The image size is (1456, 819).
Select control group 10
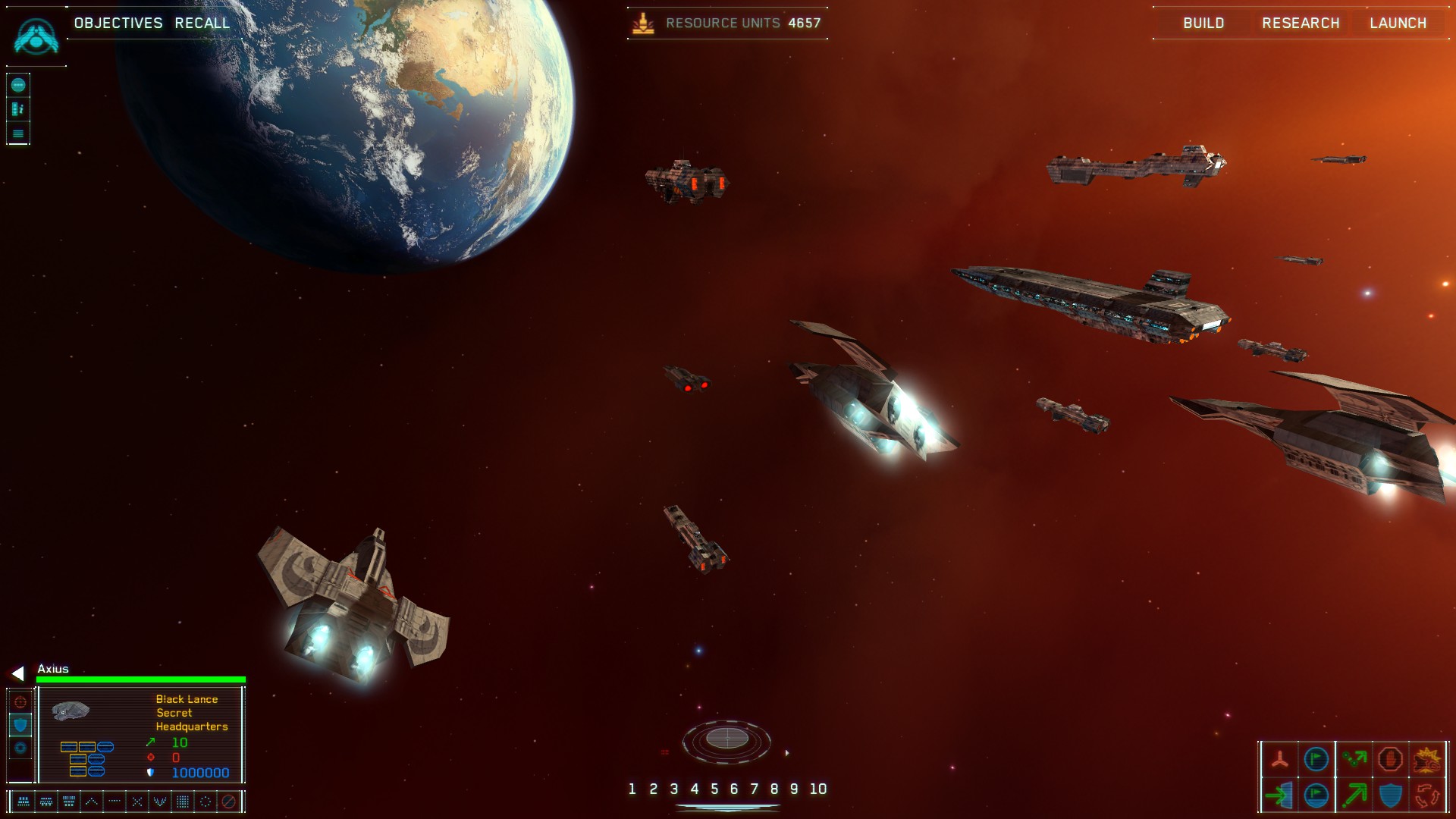click(818, 789)
